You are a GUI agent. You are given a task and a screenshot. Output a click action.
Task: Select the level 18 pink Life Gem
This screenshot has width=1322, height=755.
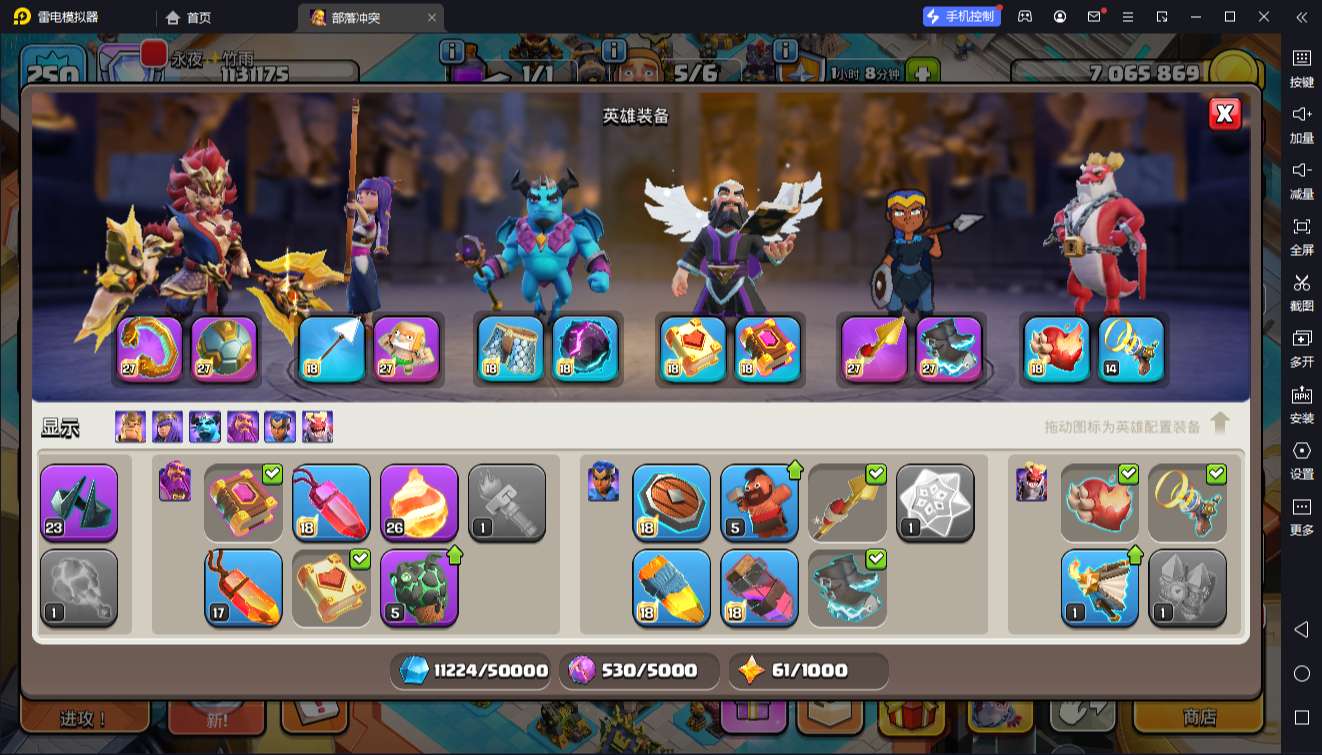(x=331, y=502)
